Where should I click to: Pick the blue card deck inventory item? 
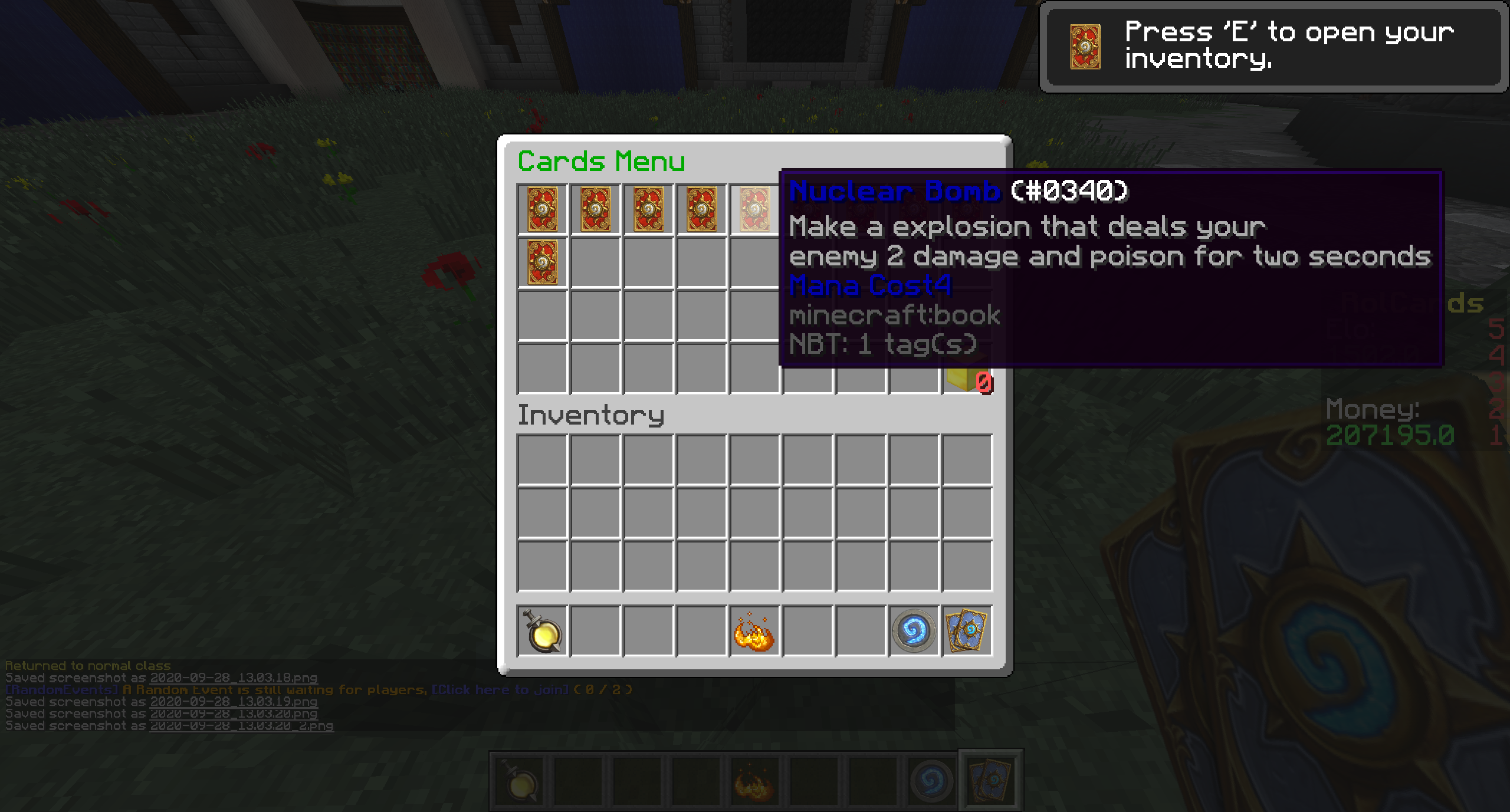coord(967,631)
